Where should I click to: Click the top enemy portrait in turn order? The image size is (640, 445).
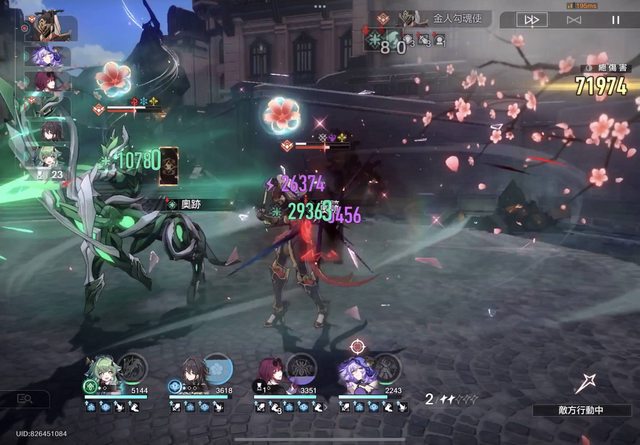48,29
